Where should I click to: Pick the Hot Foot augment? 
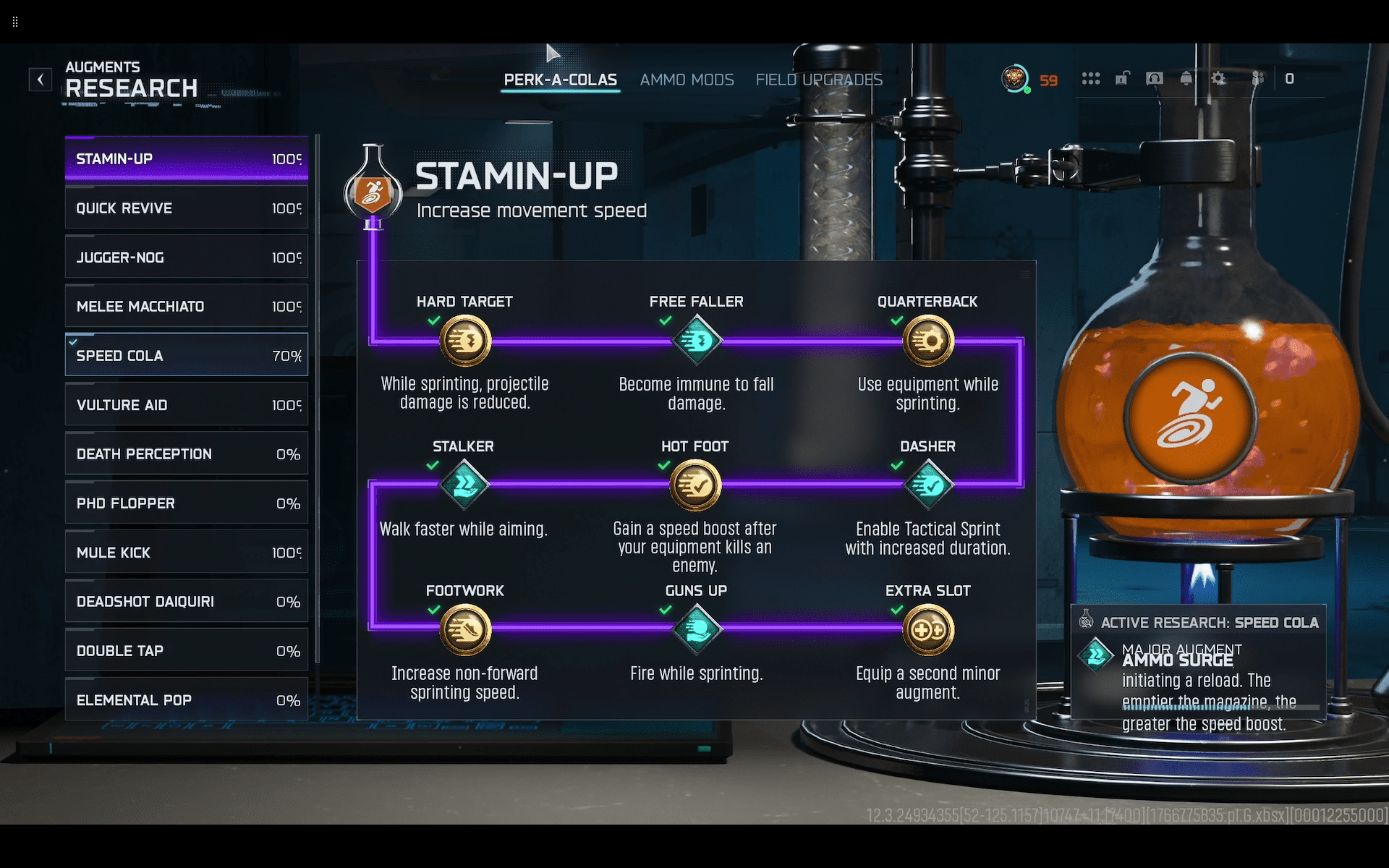point(695,485)
